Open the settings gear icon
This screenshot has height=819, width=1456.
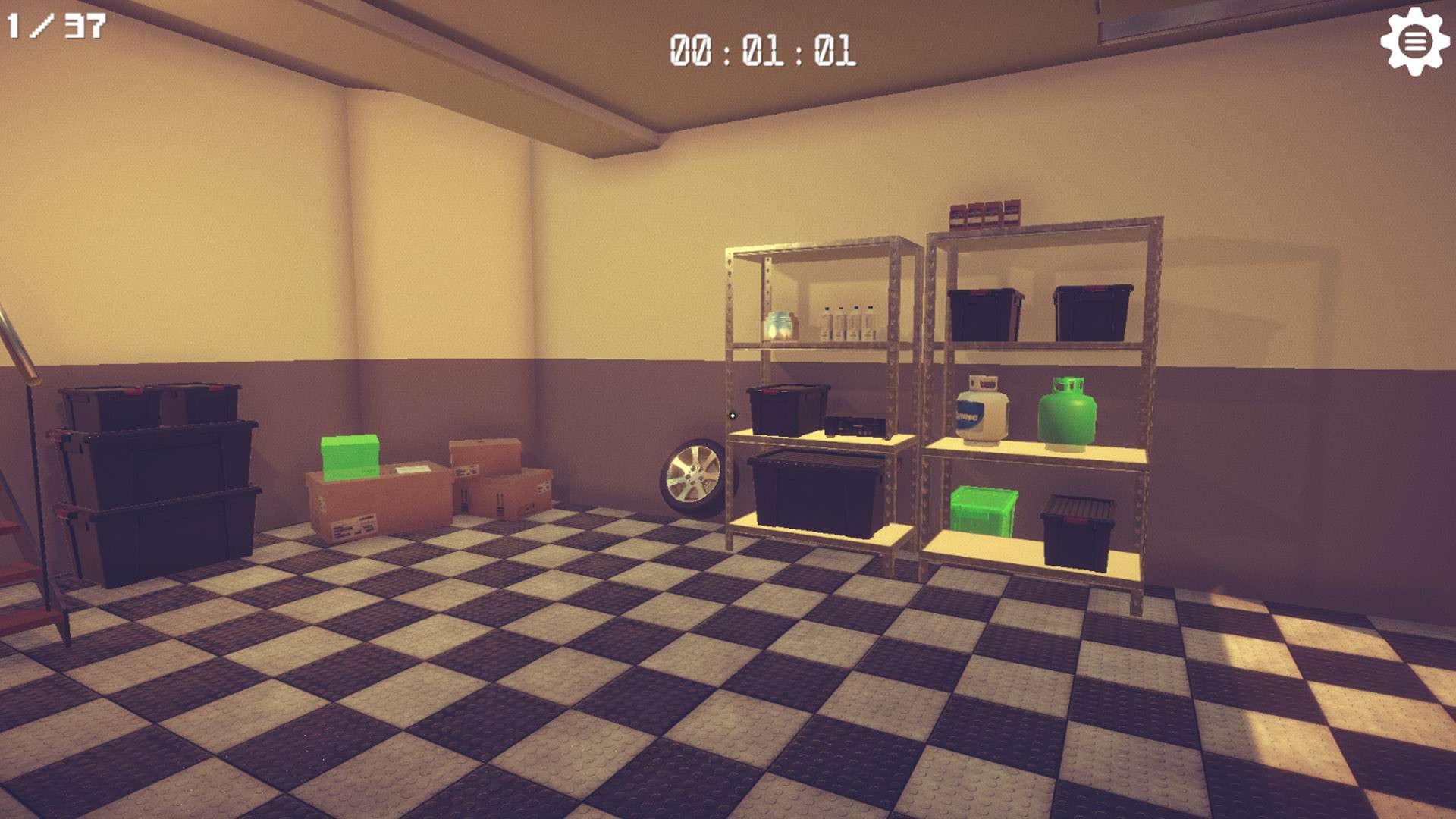click(1417, 42)
